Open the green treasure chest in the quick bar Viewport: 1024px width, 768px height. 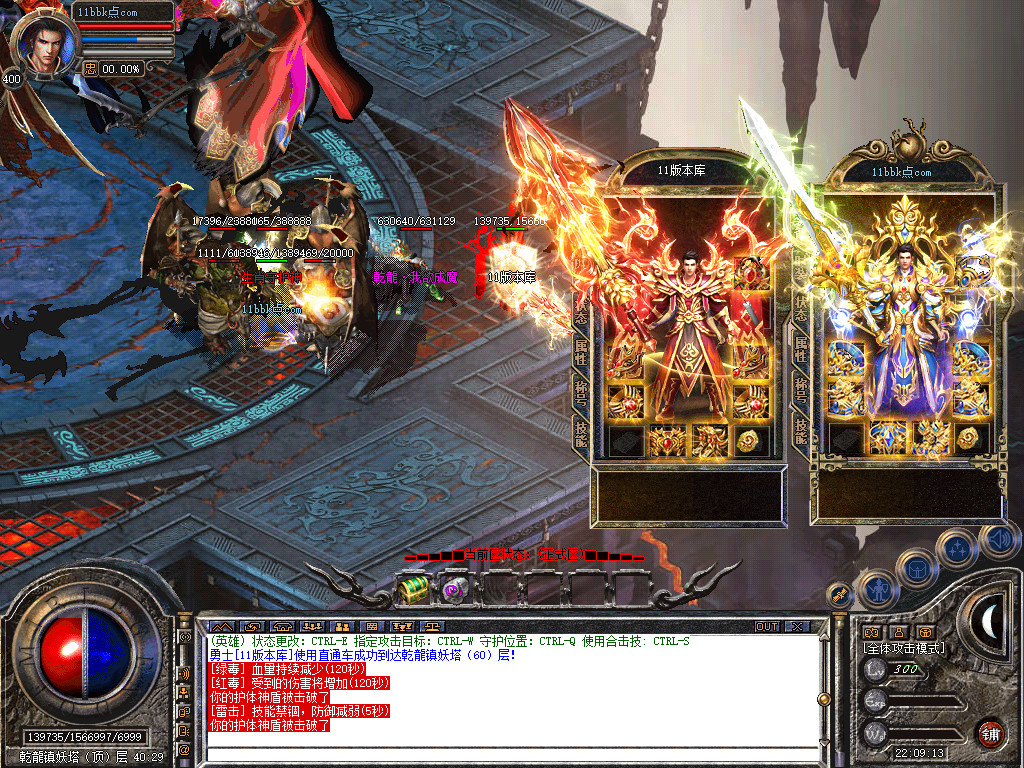pyautogui.click(x=411, y=591)
